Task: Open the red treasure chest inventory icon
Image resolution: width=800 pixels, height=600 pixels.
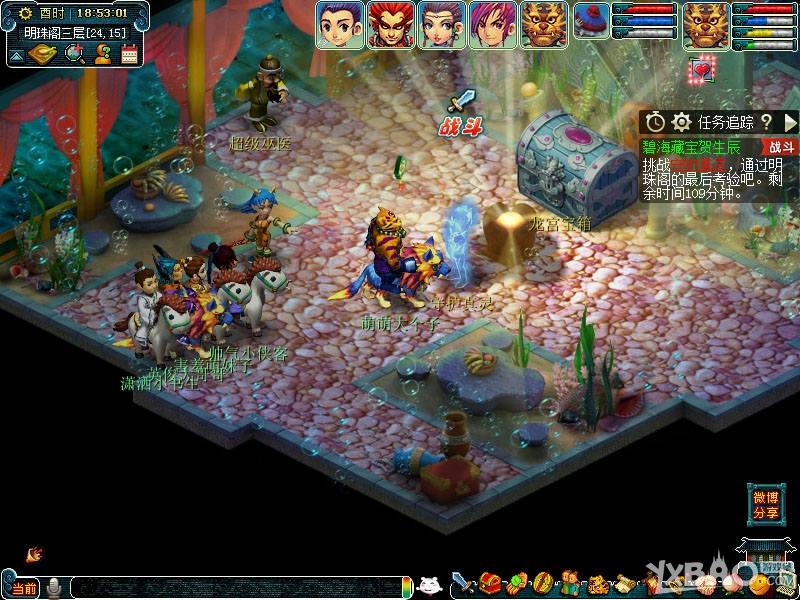Action: (489, 583)
